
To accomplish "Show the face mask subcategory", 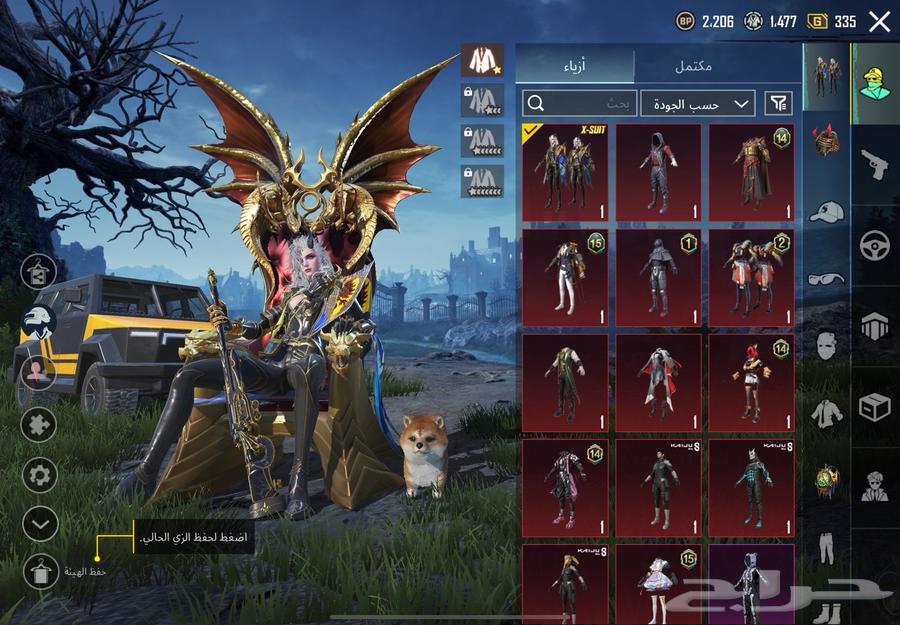I will point(826,346).
